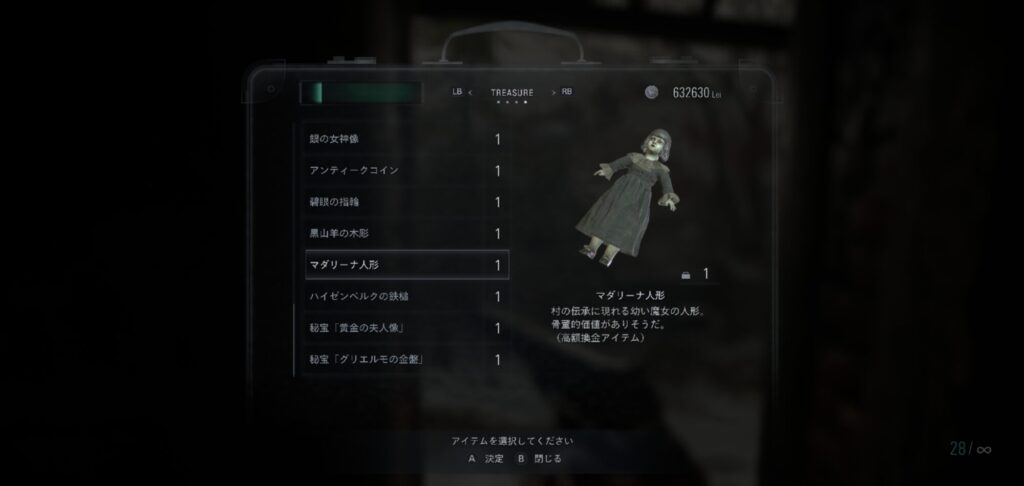Select the 銀の女神像 treasure row
Image resolution: width=1024 pixels, height=486 pixels.
405,139
